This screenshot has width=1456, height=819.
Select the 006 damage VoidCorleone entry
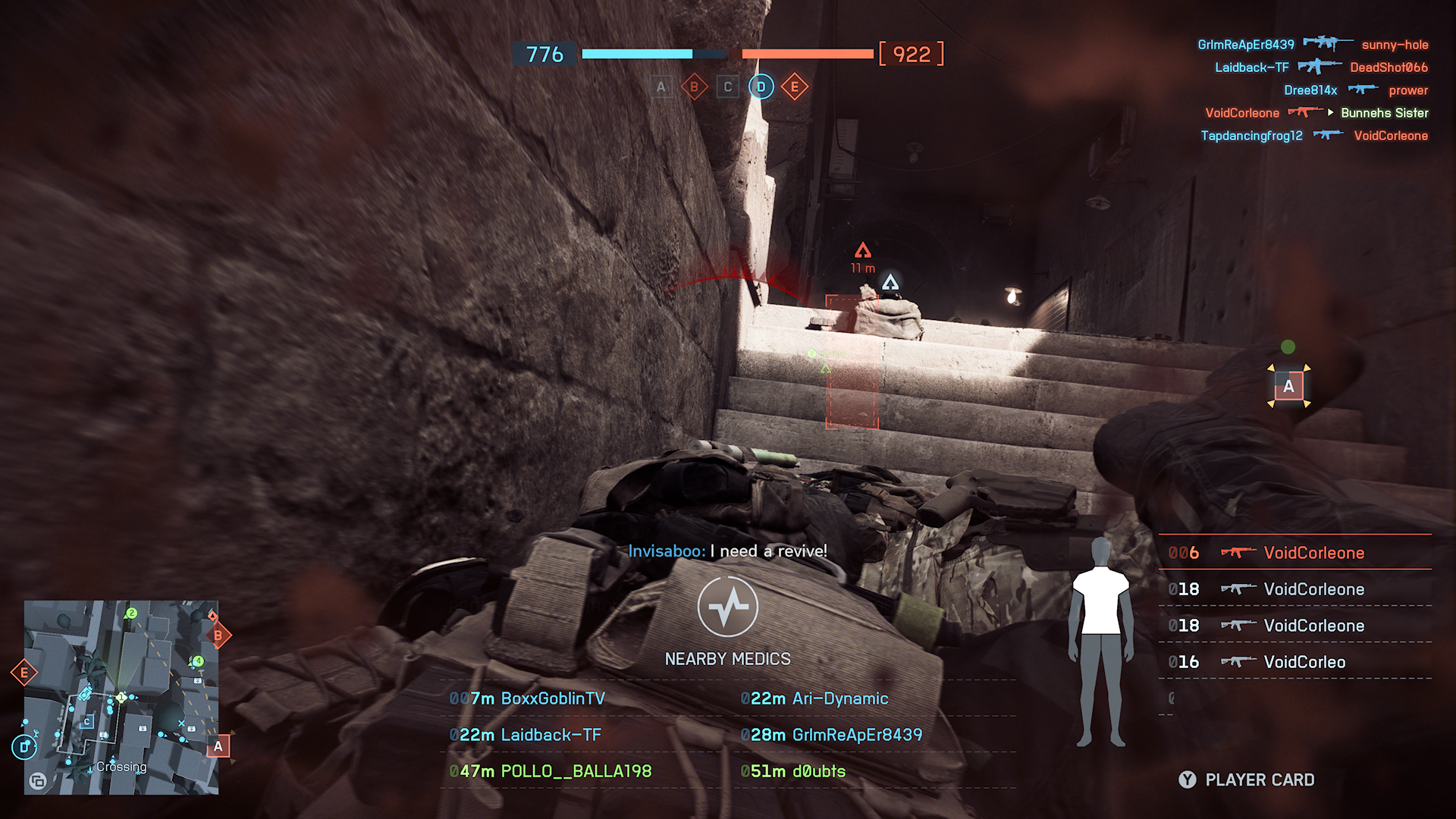[1294, 553]
